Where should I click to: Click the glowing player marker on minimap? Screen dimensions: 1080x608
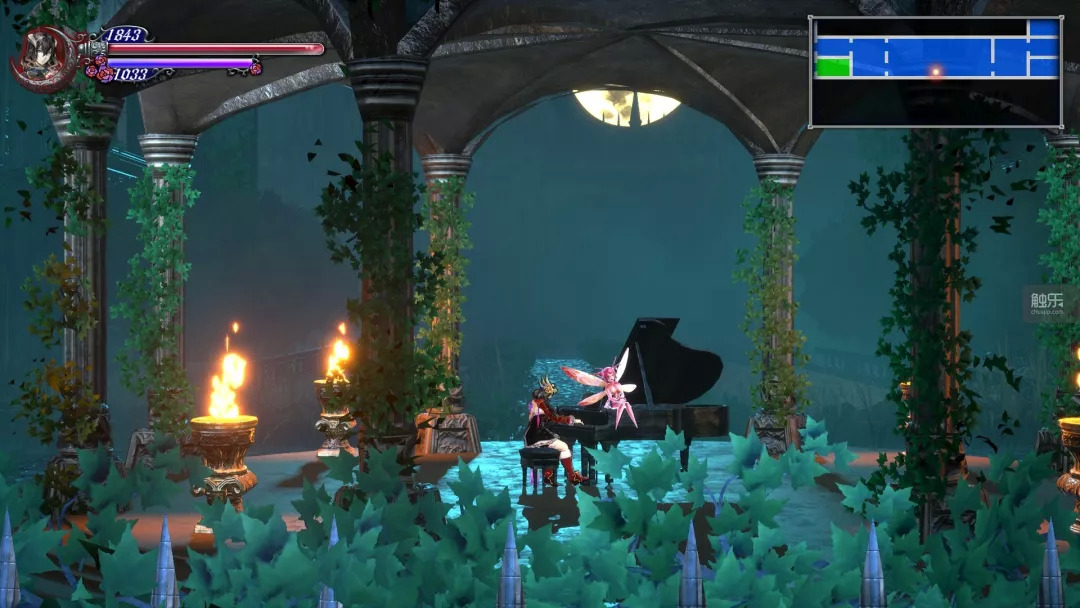click(x=936, y=71)
